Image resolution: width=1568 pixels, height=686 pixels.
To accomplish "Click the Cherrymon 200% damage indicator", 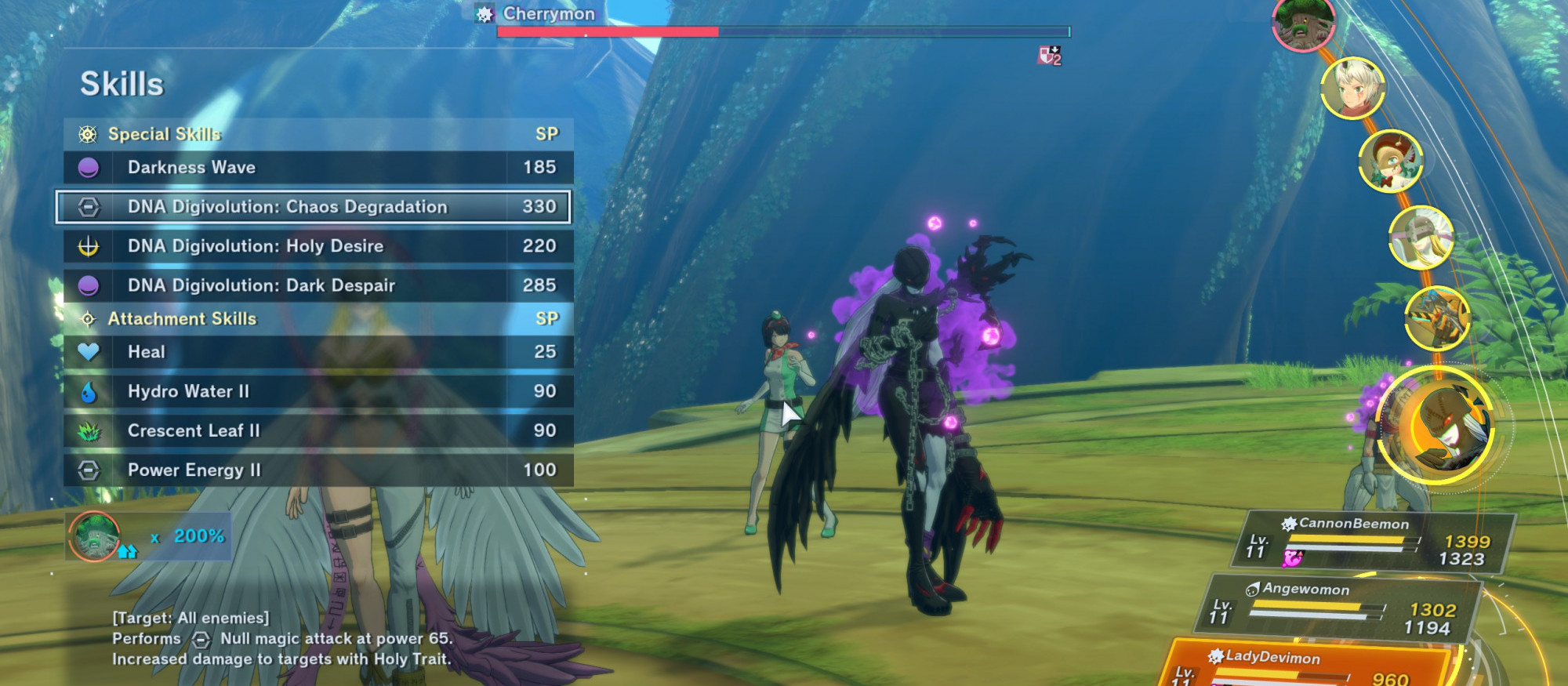I will point(147,536).
